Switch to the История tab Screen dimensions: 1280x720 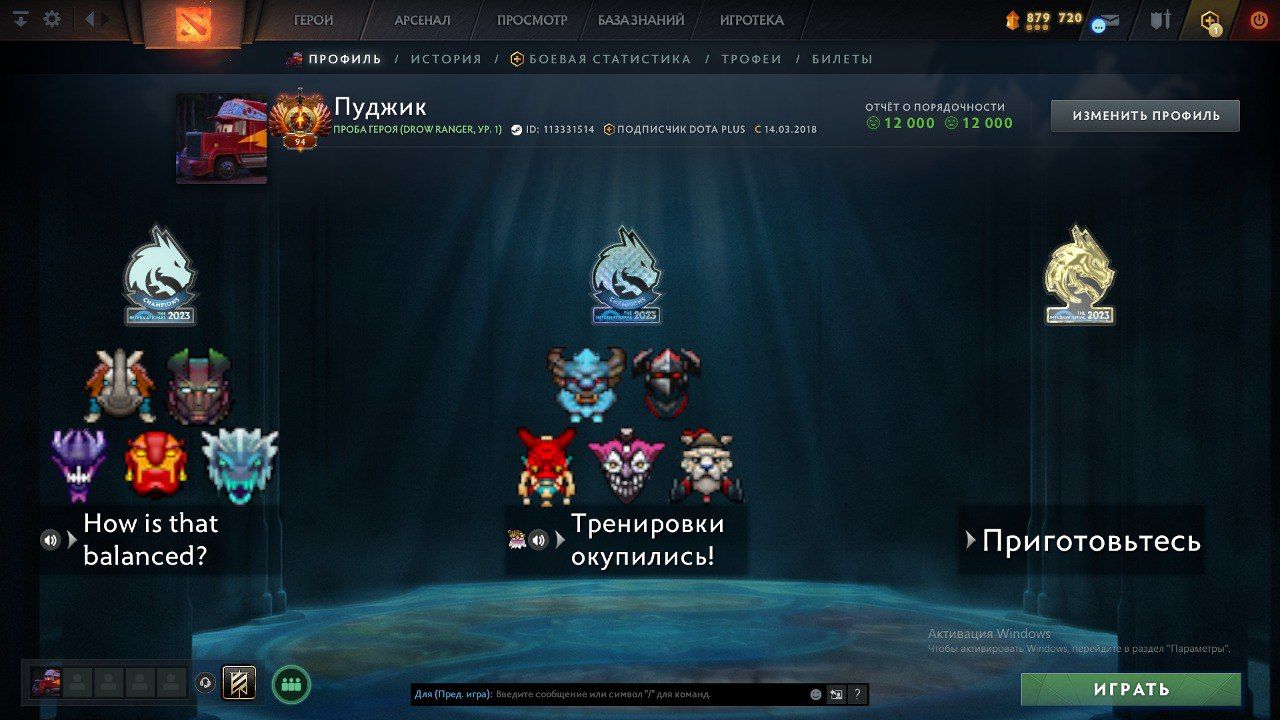pos(446,59)
